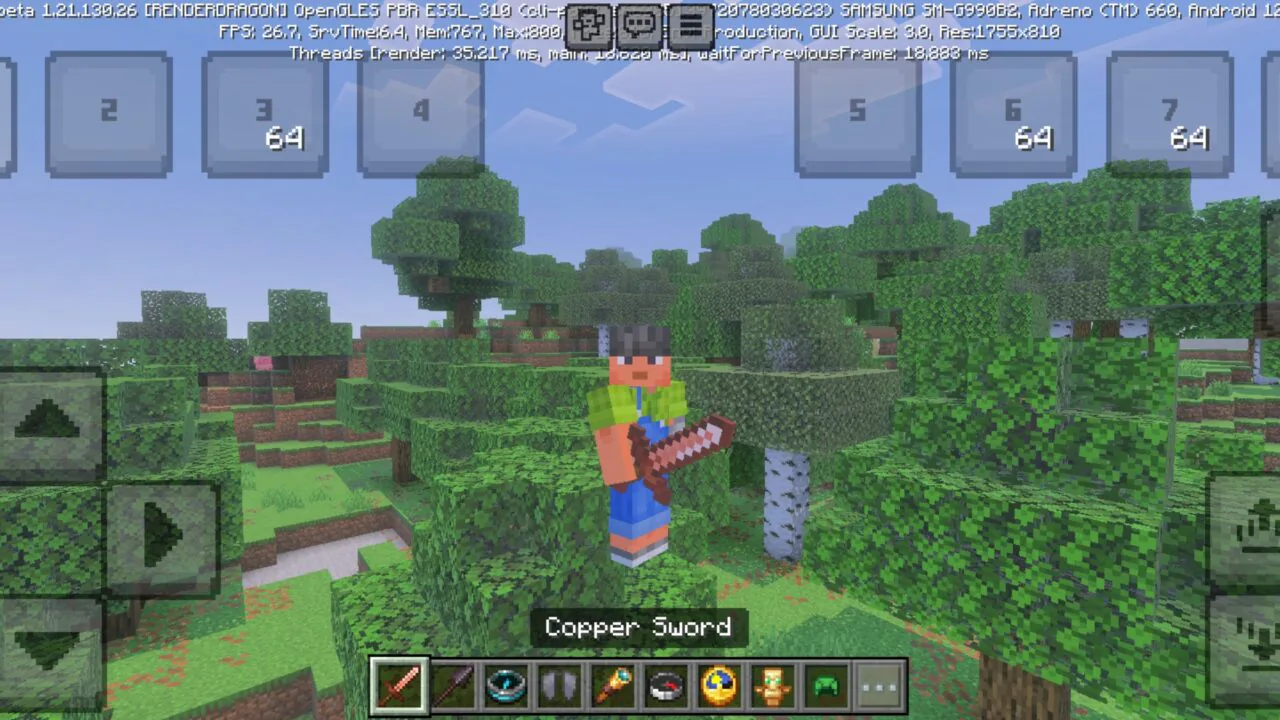Select the Totem of Undying in the hotbar
1280x720 pixels.
772,684
